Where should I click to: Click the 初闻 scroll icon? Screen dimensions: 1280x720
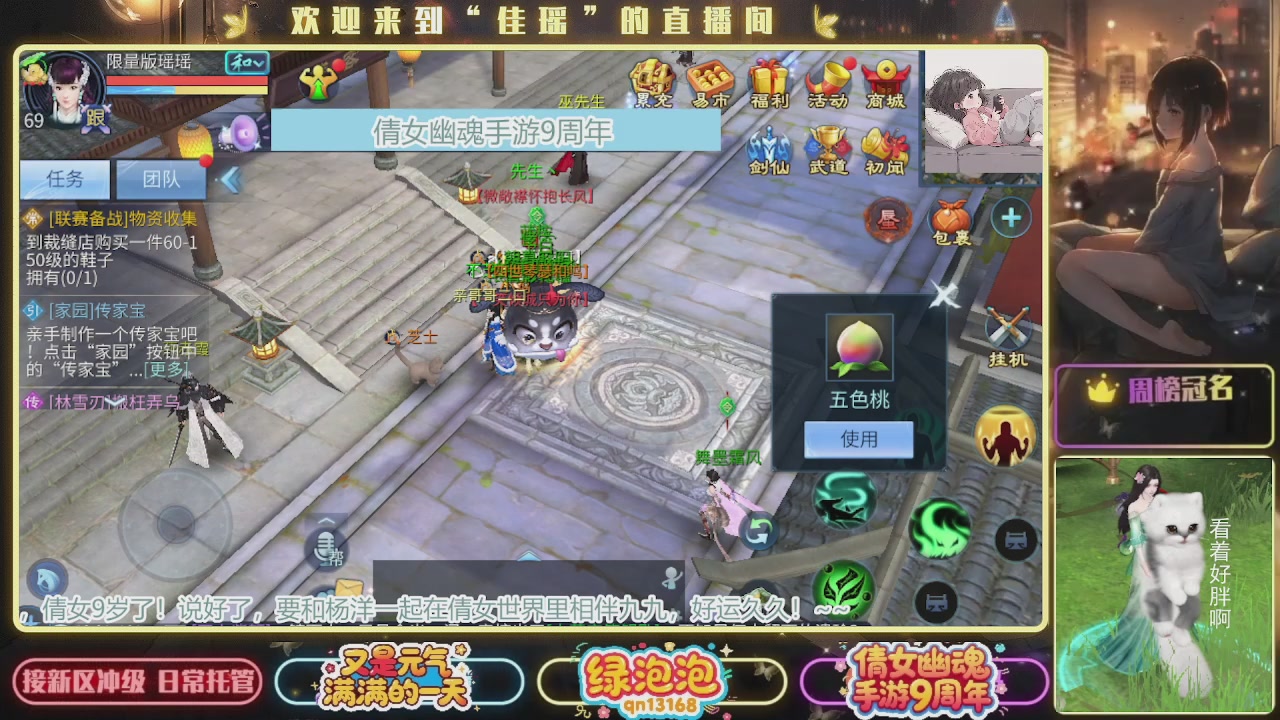coord(883,145)
